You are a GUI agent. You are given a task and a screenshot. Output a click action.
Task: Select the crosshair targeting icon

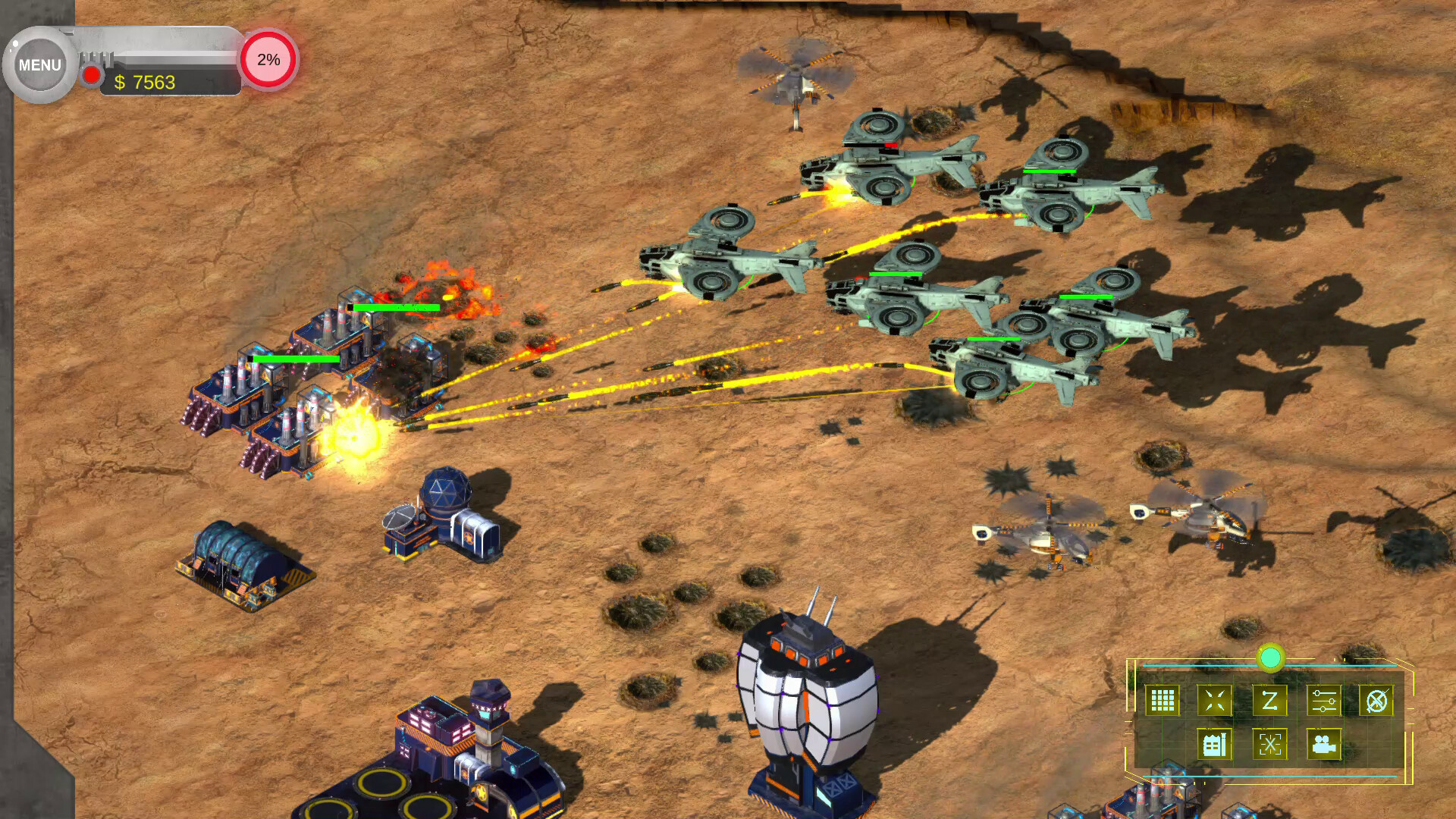coord(1272,745)
